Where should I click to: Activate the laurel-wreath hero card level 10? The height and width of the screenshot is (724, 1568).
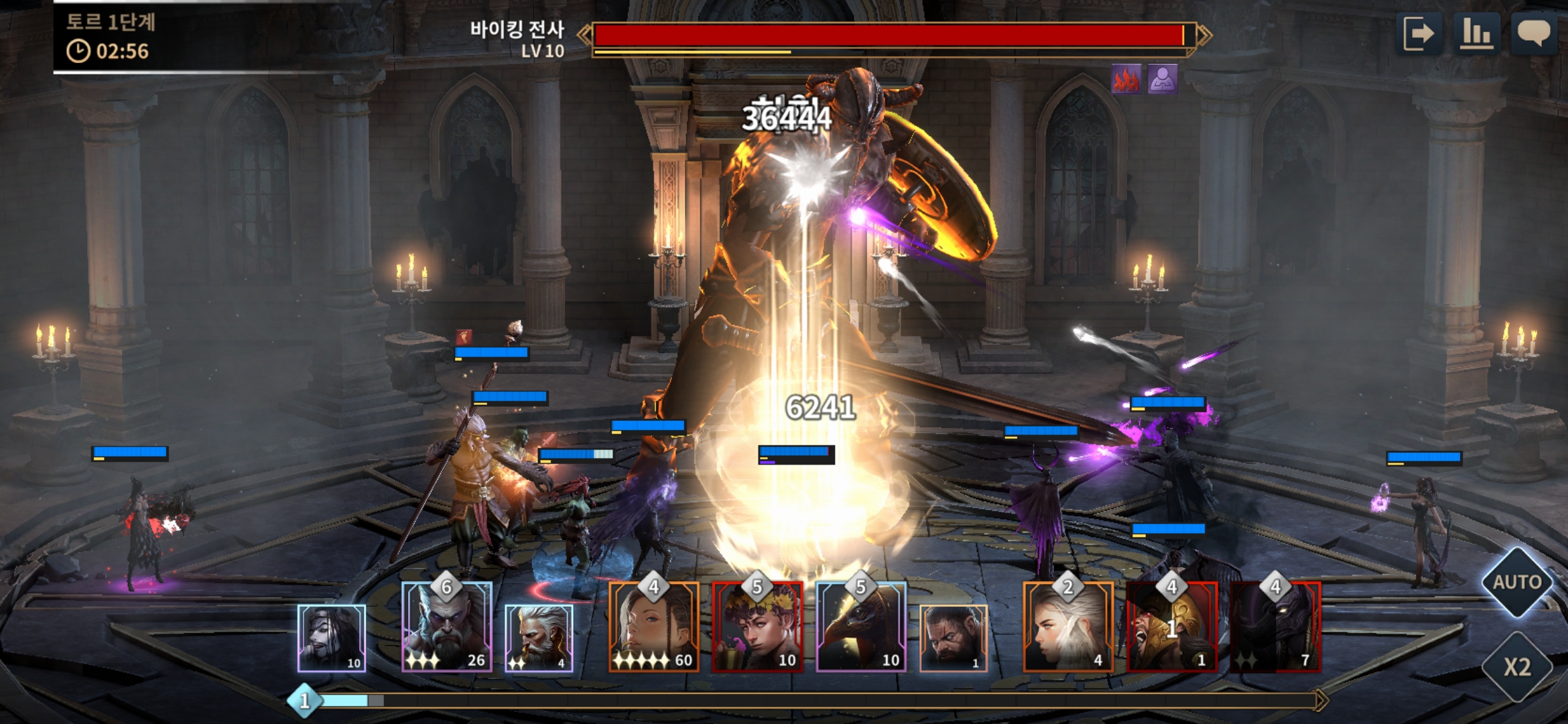click(x=757, y=627)
